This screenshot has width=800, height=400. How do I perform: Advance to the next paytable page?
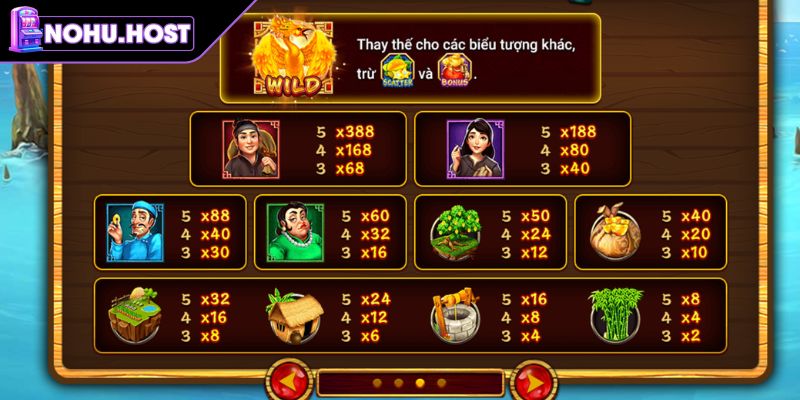pos(531,383)
